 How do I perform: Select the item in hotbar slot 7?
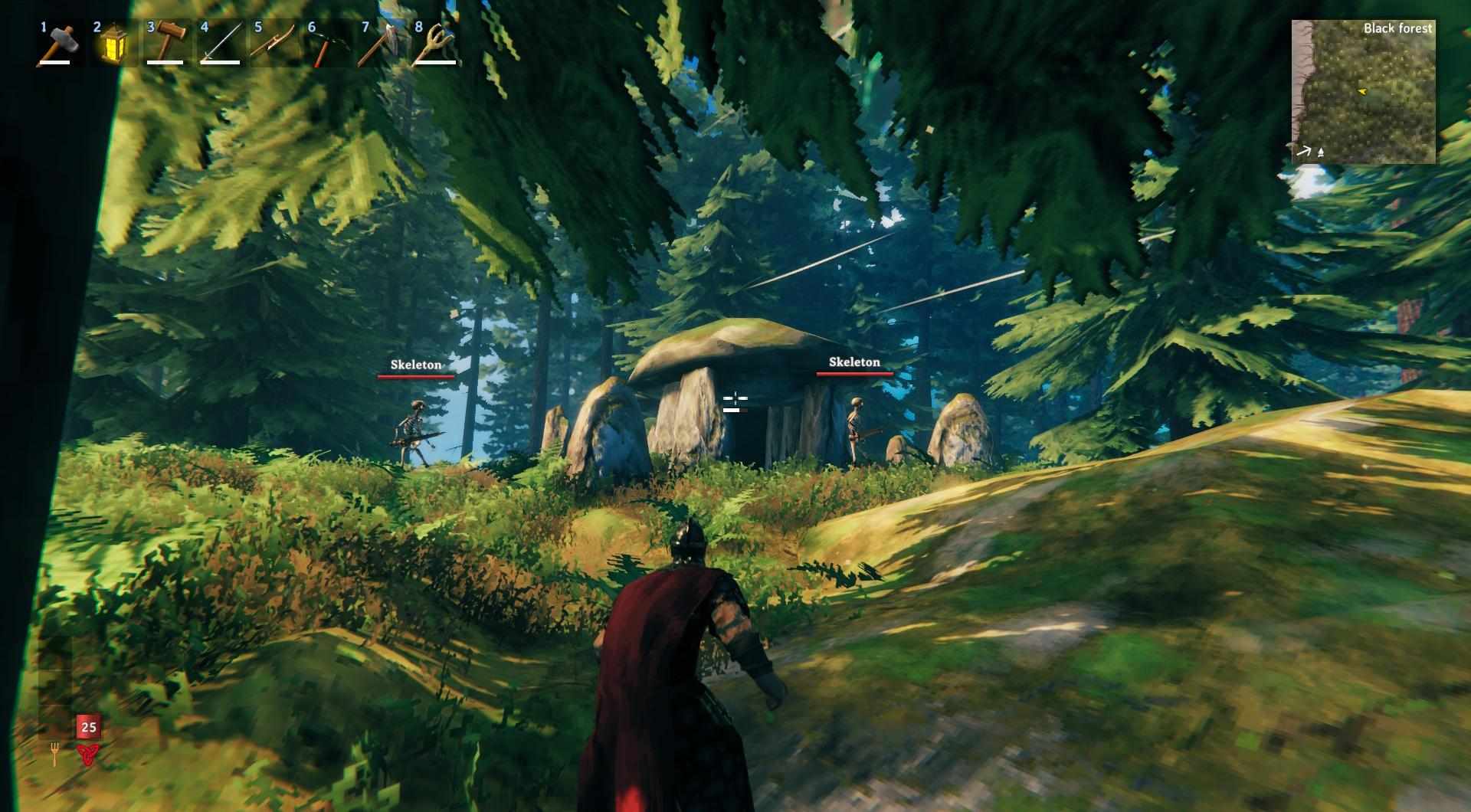tap(382, 44)
